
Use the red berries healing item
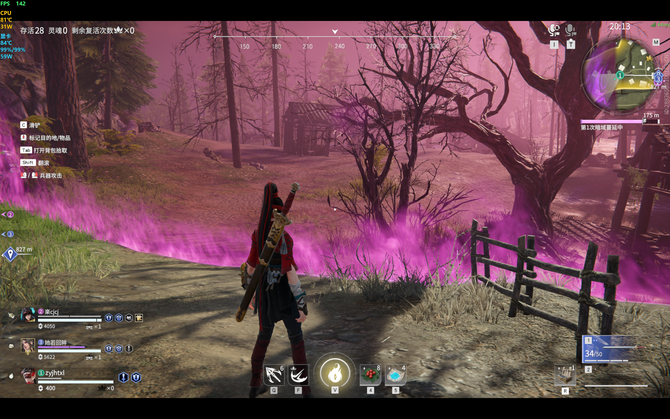point(370,374)
